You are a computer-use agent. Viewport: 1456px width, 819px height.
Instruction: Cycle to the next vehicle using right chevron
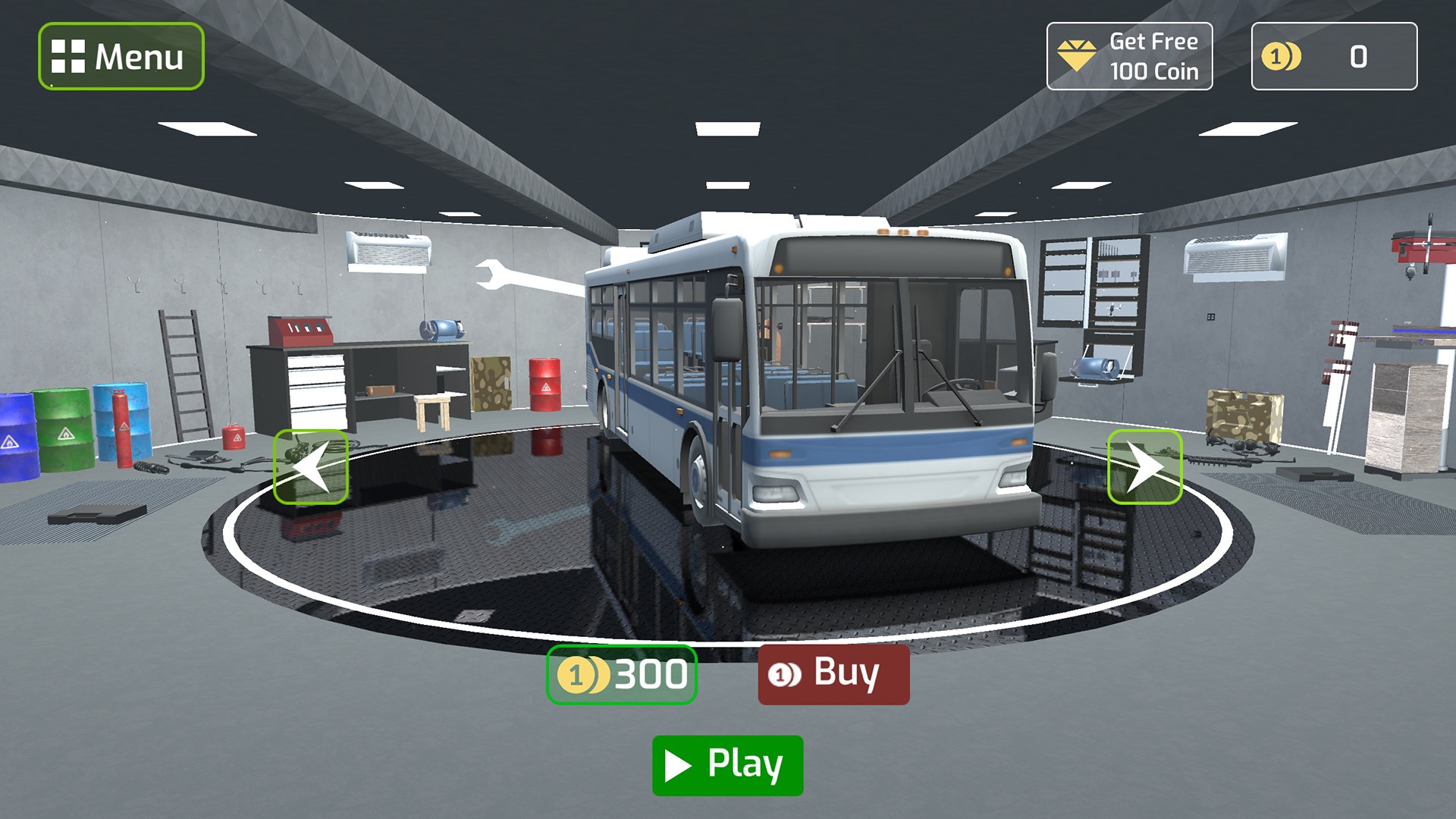(1144, 465)
